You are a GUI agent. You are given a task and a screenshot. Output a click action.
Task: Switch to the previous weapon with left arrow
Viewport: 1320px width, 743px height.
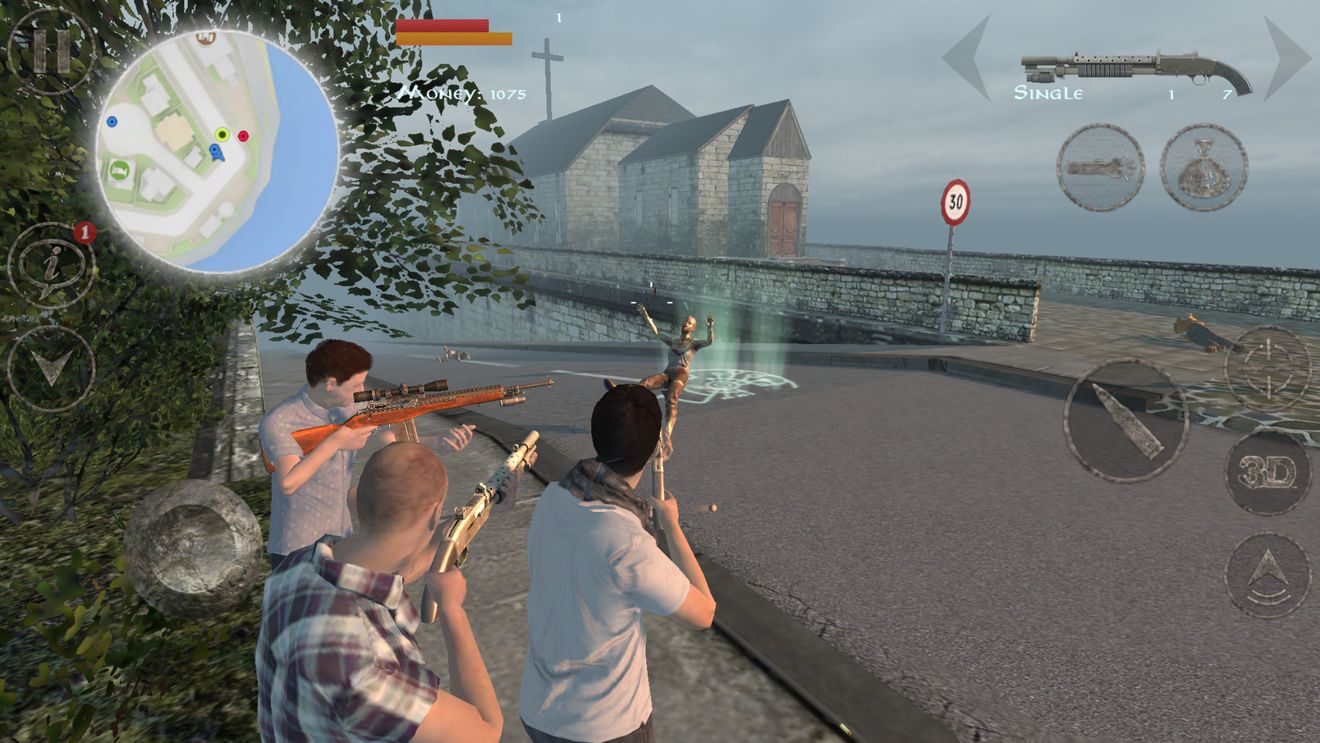coord(966,56)
